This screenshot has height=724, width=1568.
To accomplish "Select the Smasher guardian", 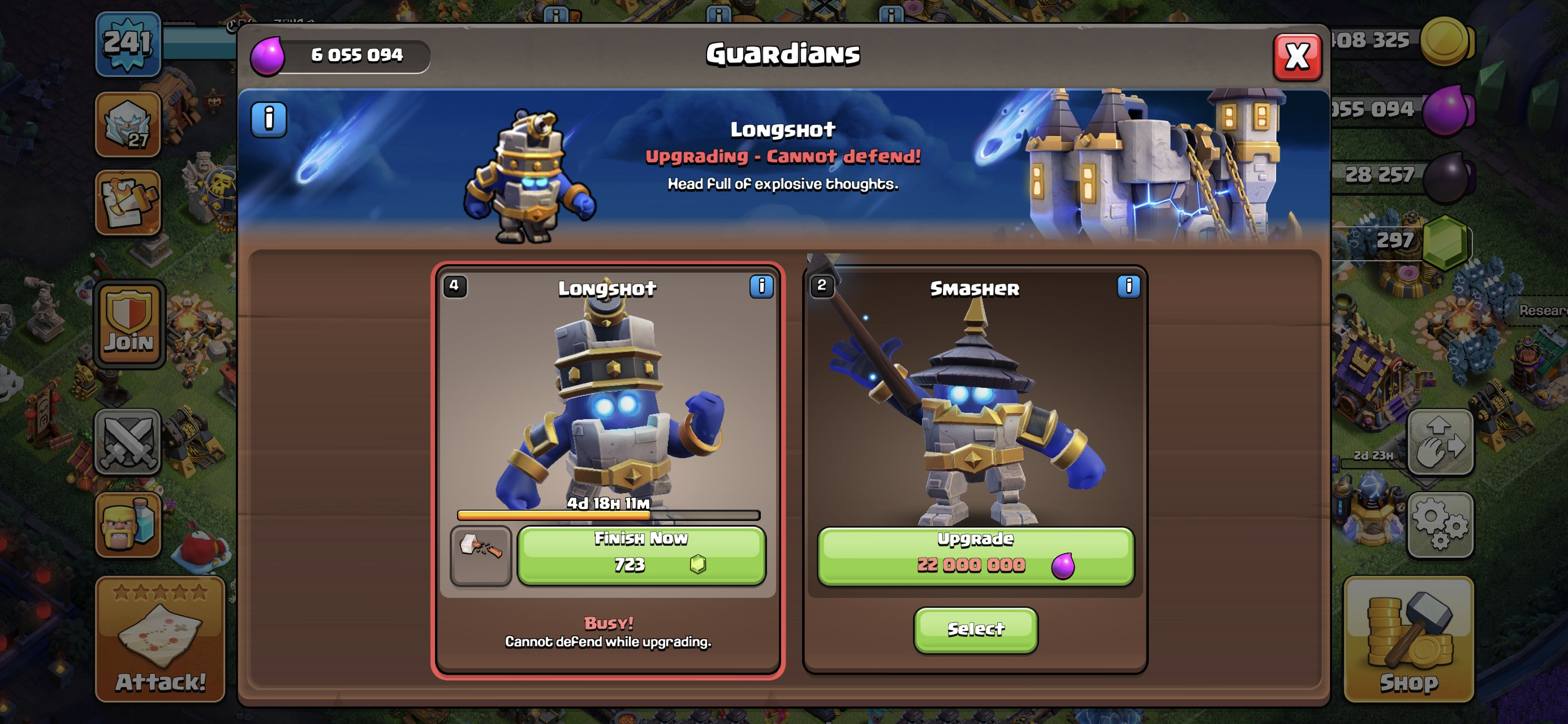I will tap(975, 629).
